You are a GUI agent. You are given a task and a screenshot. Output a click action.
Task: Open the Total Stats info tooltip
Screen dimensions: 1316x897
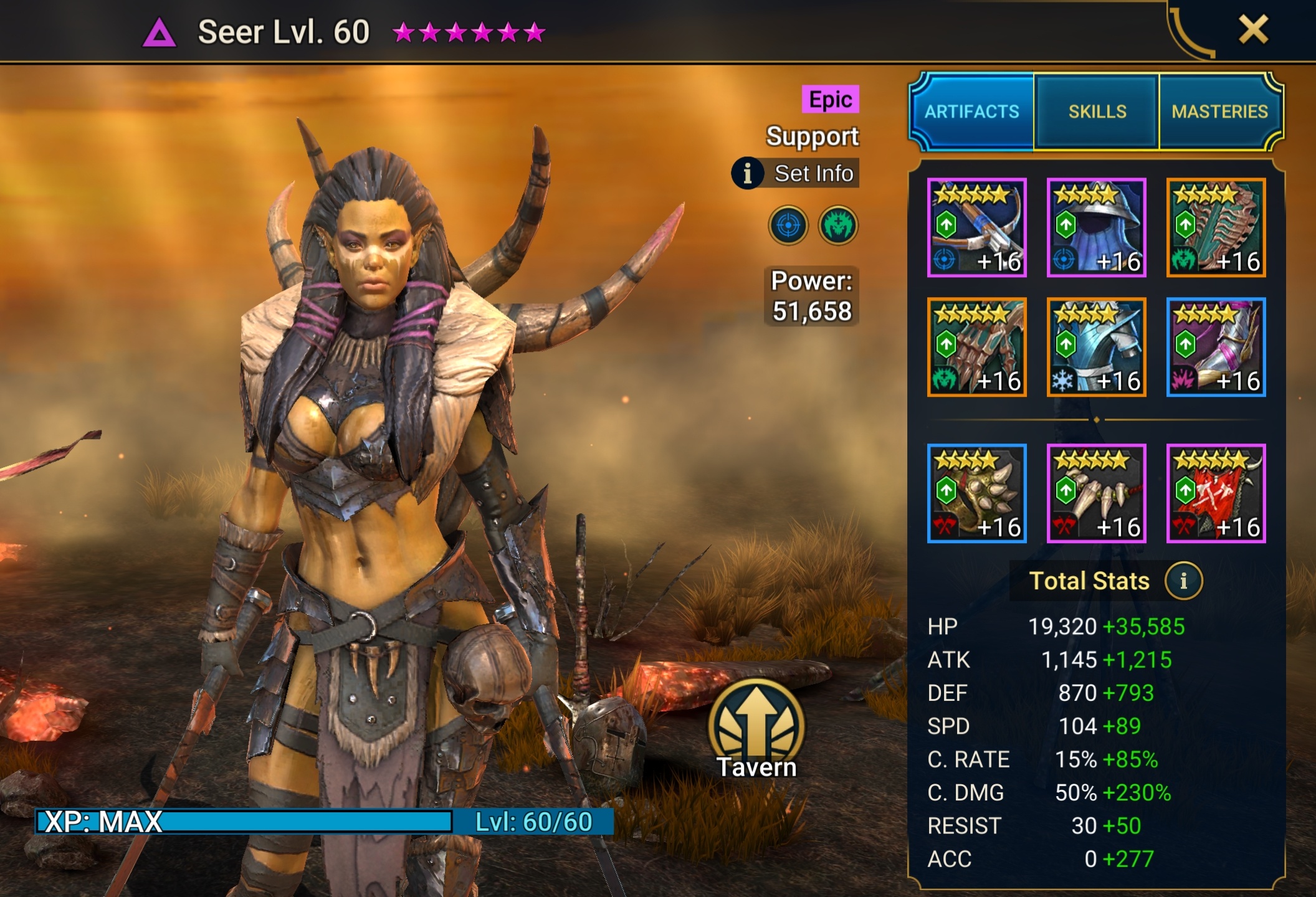pos(1185,580)
